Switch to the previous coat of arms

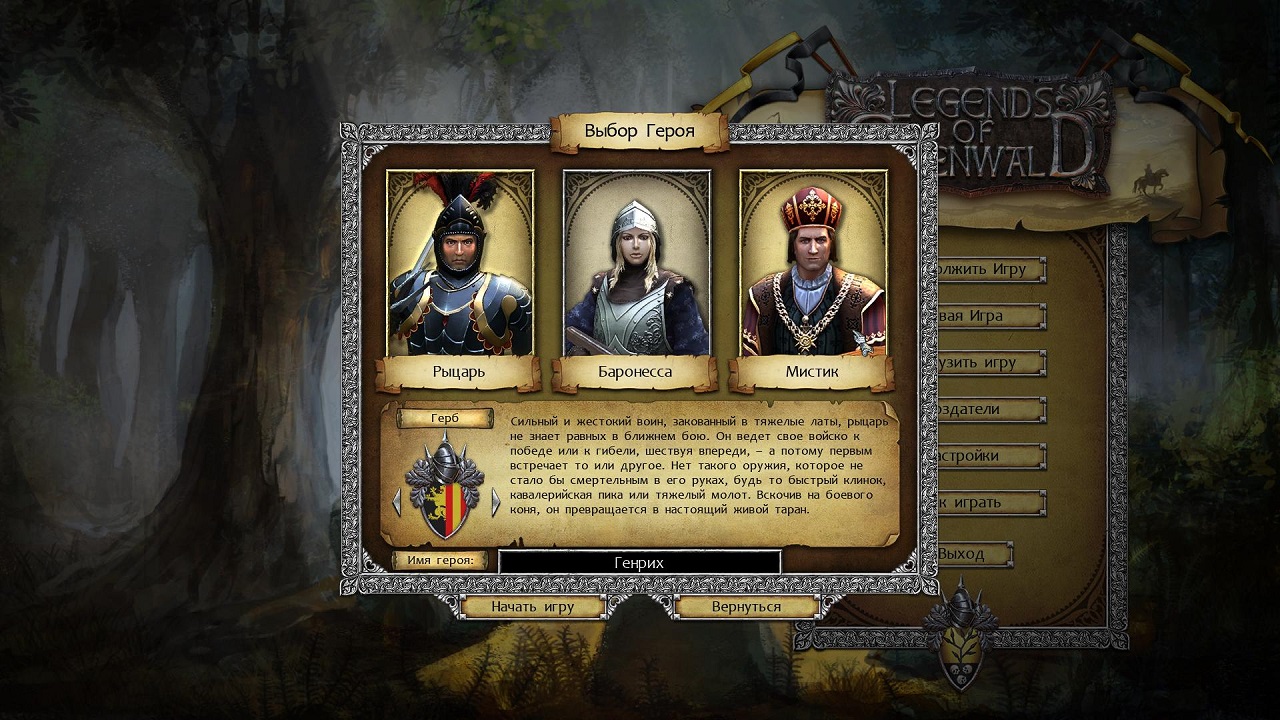point(397,501)
